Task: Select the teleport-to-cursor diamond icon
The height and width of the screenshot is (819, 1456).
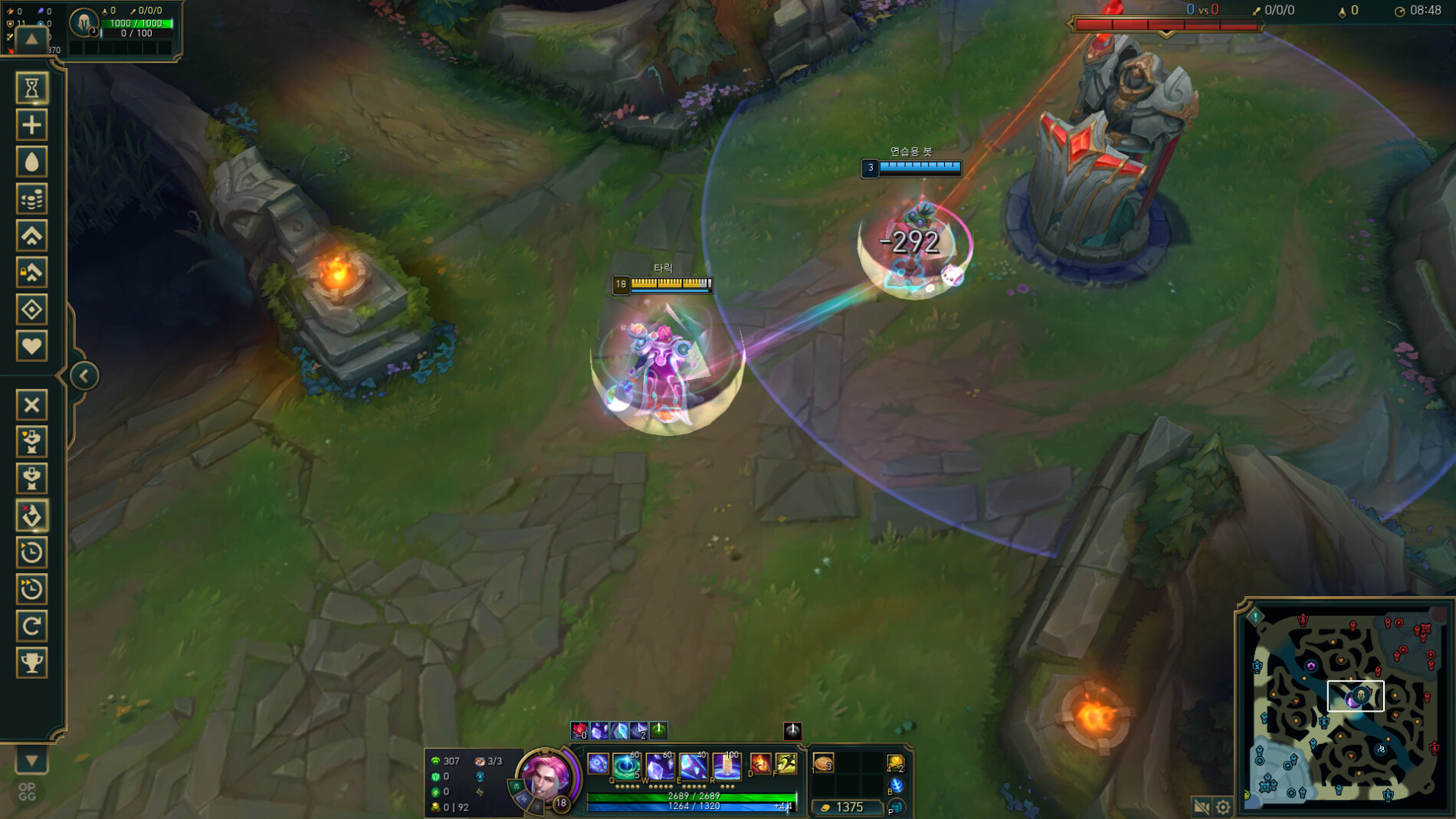Action: tap(31, 309)
